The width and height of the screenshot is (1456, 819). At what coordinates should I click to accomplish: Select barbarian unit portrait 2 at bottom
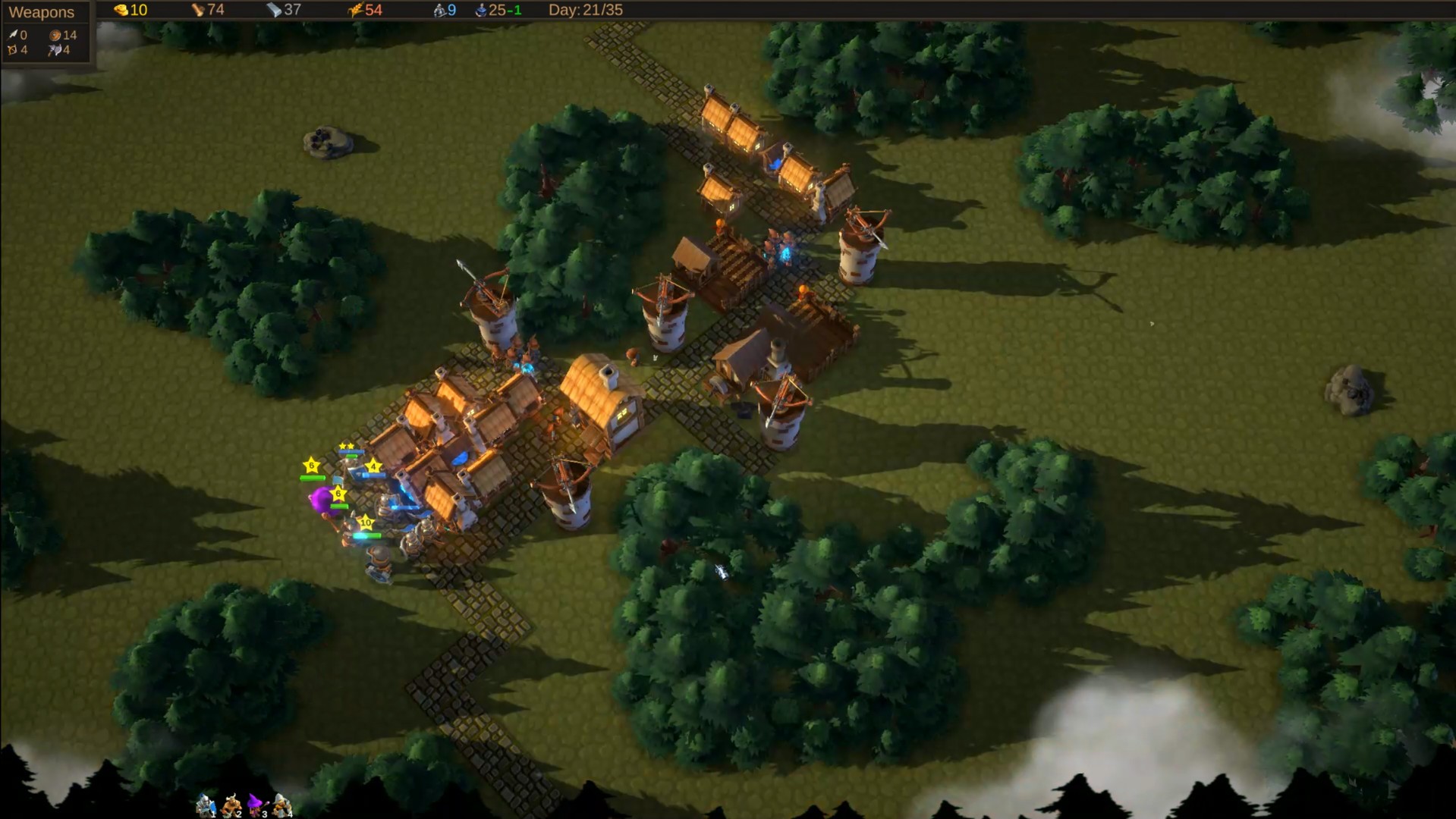232,804
